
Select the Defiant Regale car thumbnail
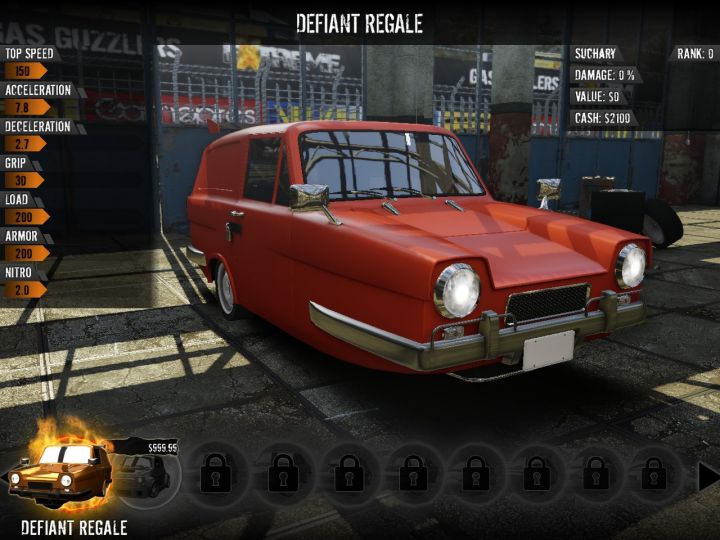60,474
